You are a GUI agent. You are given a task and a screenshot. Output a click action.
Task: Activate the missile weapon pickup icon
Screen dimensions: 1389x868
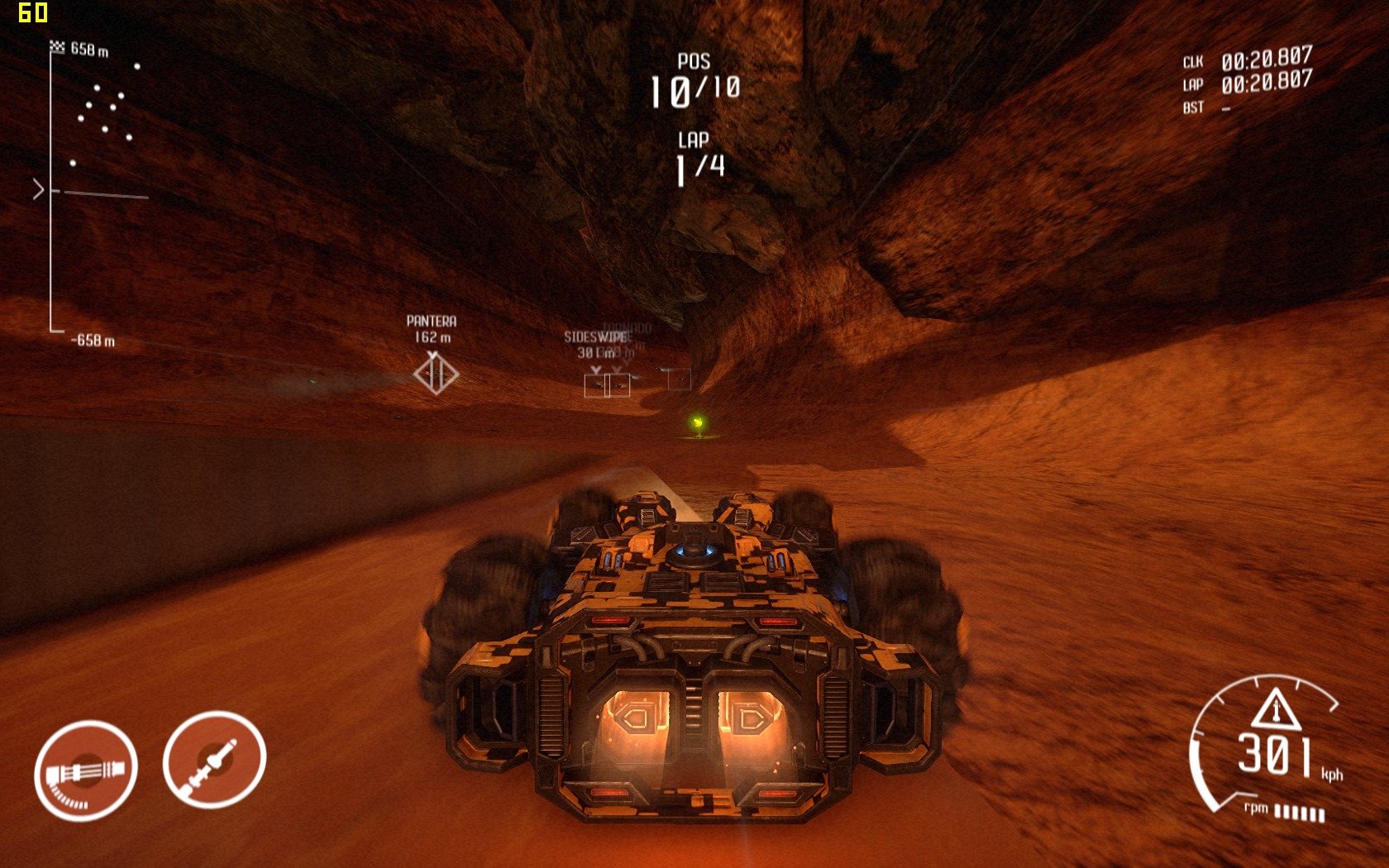(214, 759)
